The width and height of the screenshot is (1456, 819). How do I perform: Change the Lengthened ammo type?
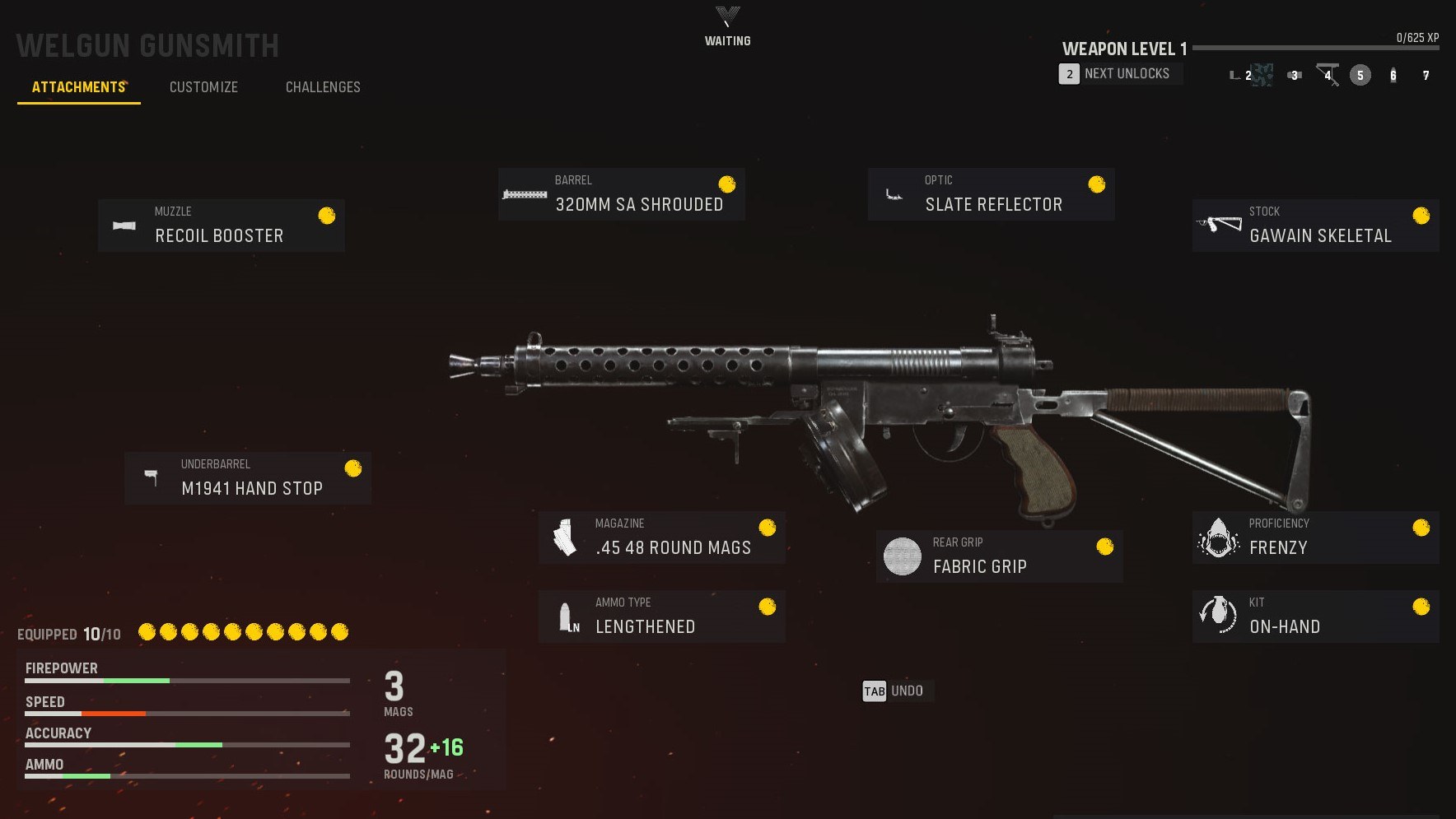pyautogui.click(x=661, y=616)
